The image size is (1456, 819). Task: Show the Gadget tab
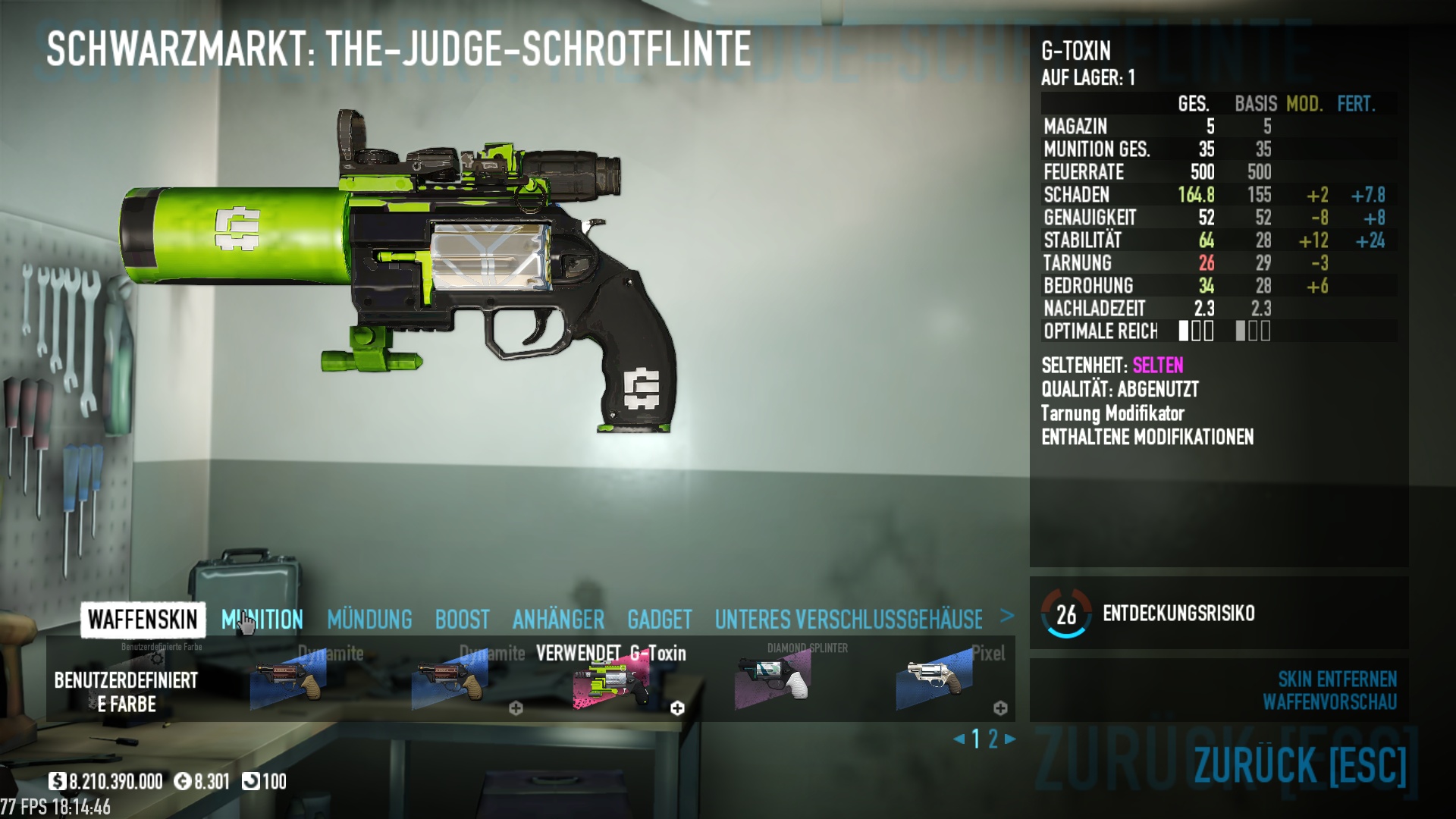pyautogui.click(x=659, y=620)
